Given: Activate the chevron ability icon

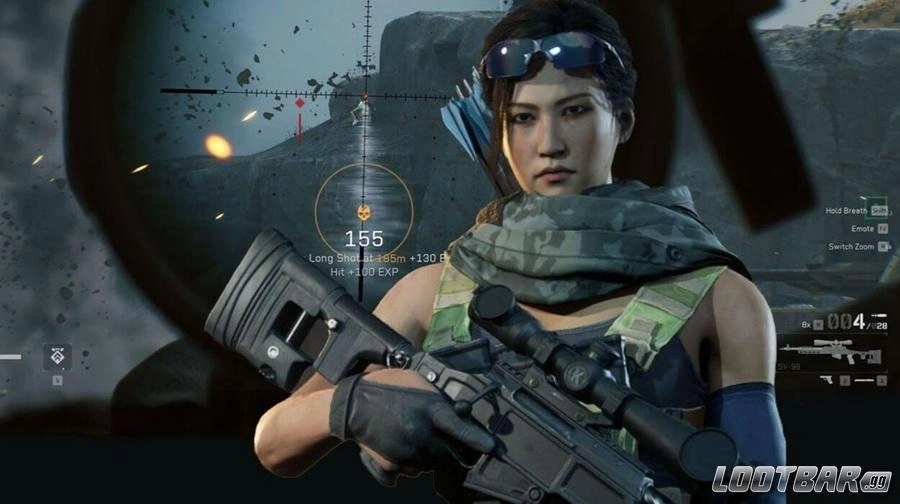Looking at the screenshot, I should pyautogui.click(x=57, y=356).
